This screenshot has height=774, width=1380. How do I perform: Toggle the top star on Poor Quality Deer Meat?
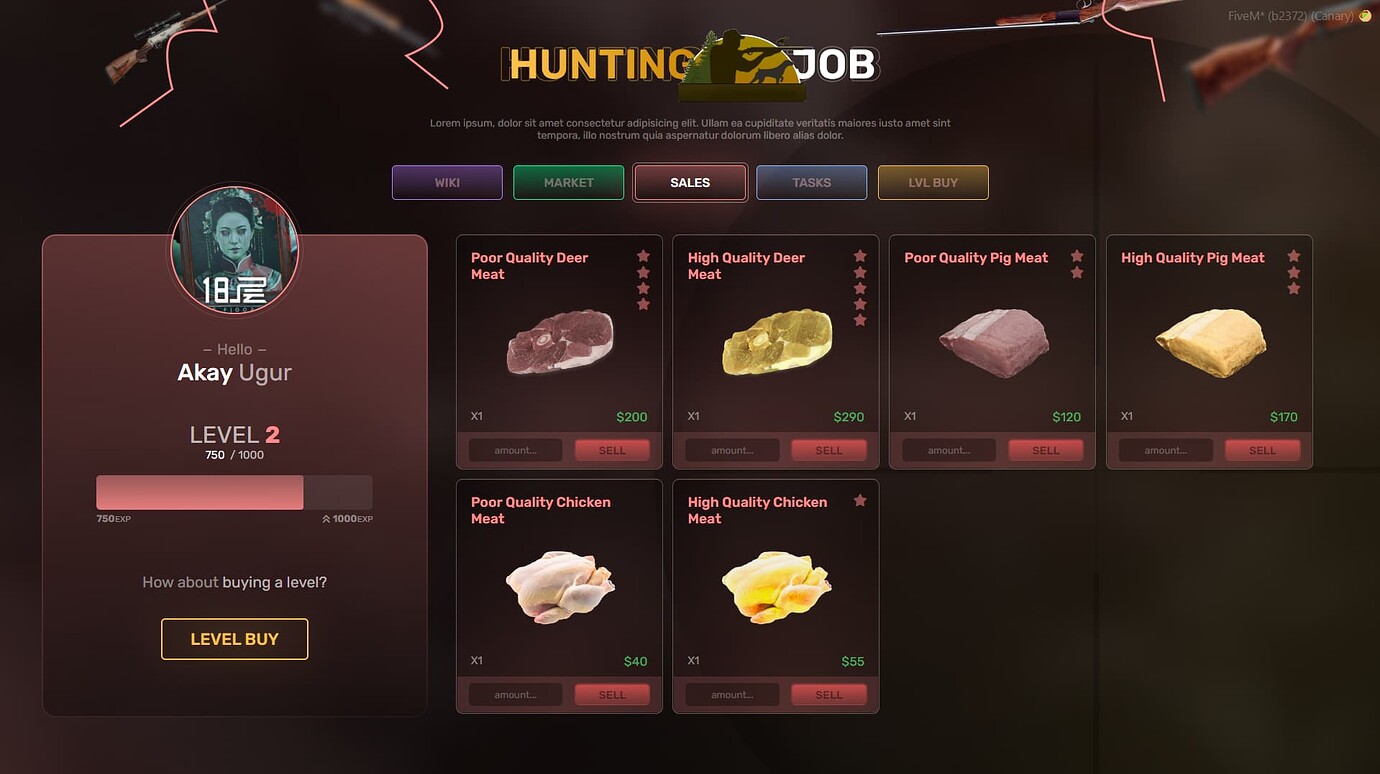click(x=643, y=256)
